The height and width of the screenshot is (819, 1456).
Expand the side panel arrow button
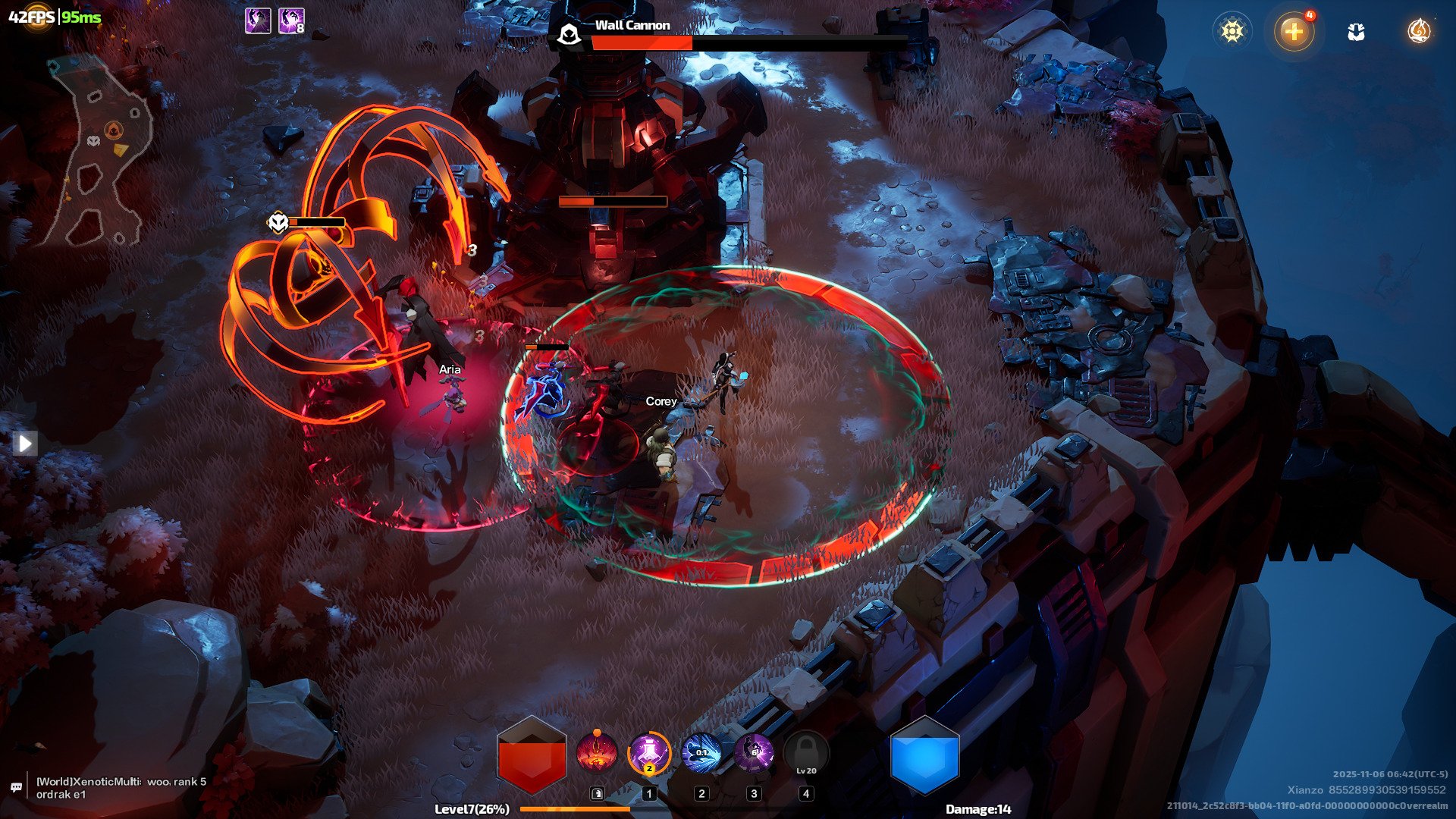tap(24, 443)
